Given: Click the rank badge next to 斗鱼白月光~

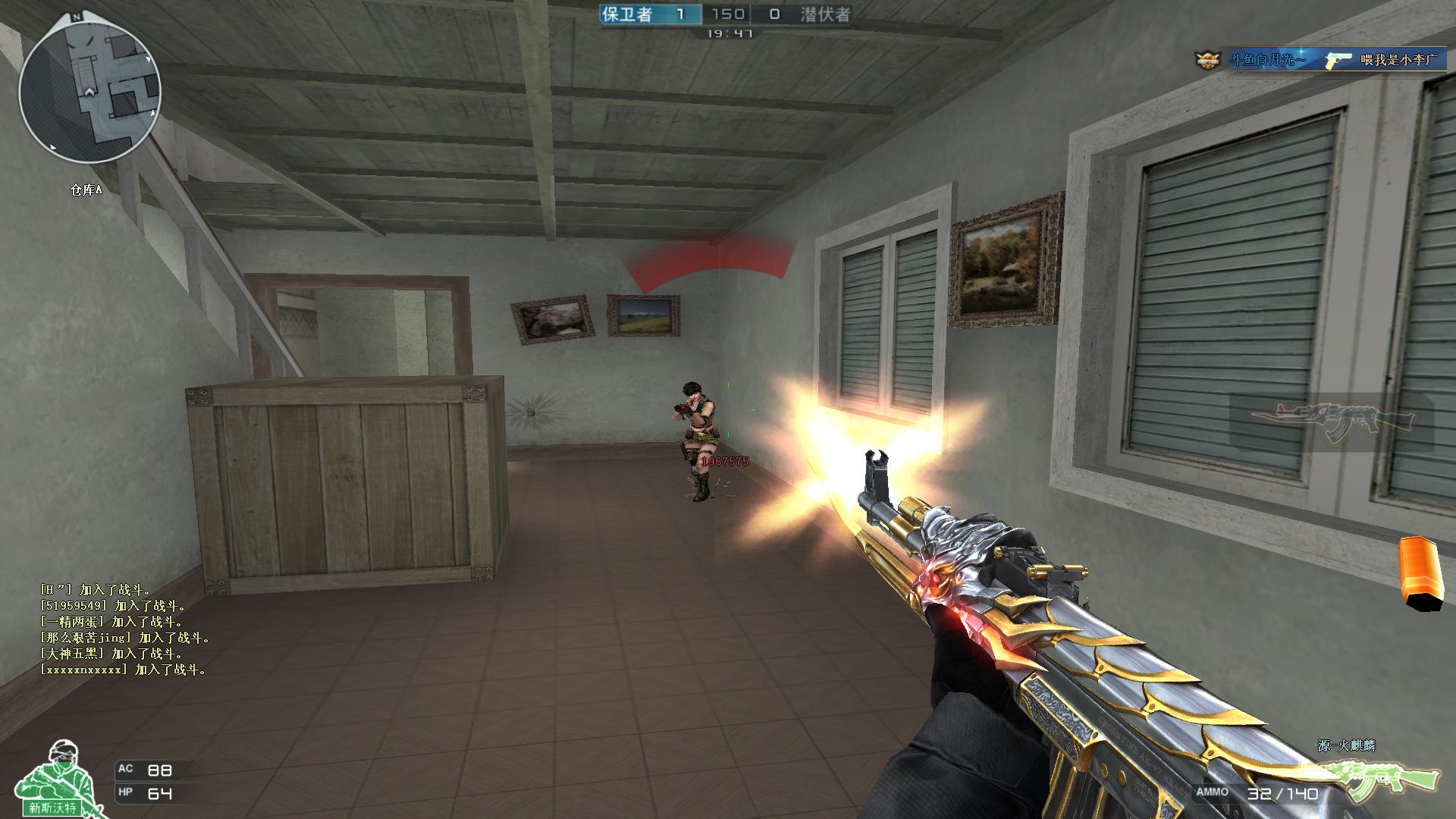Looking at the screenshot, I should 1208,58.
